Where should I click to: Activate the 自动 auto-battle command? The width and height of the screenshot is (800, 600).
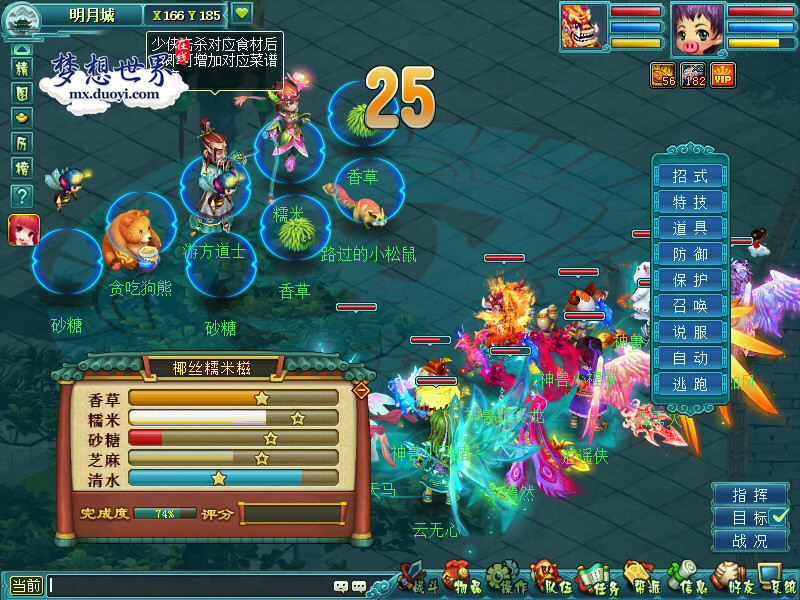690,358
